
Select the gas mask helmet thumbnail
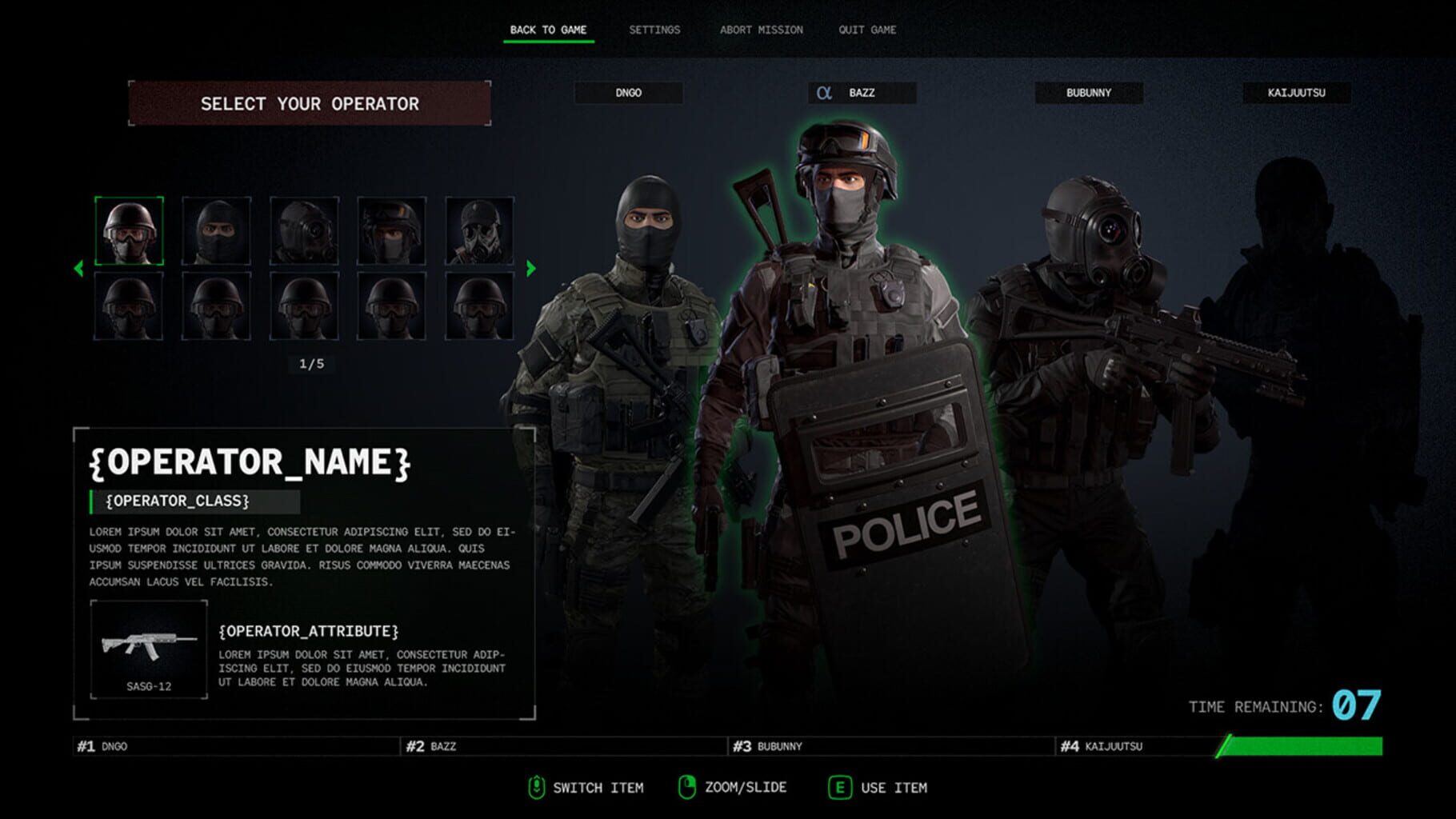477,232
